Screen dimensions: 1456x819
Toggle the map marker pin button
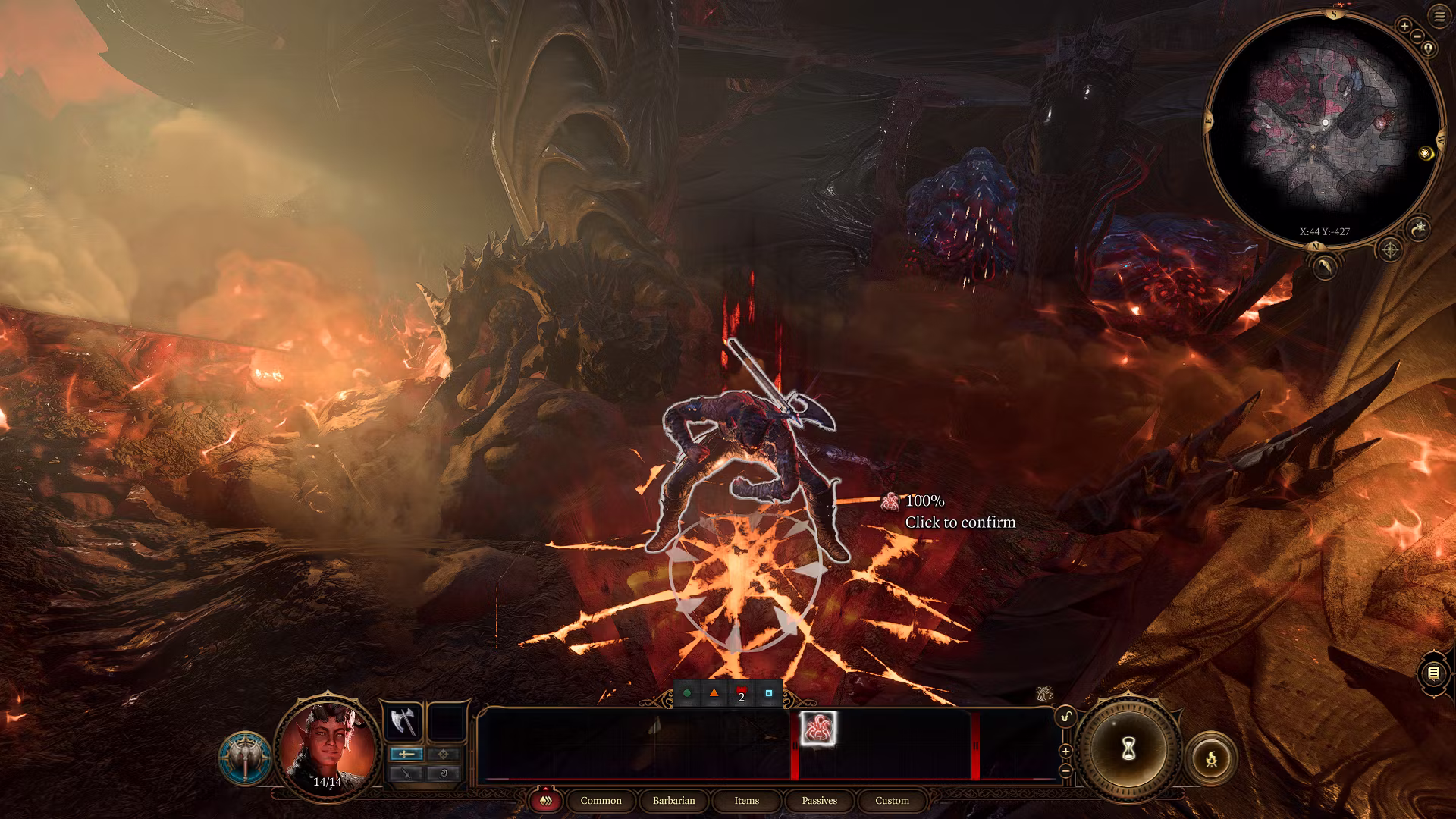tap(1429, 49)
